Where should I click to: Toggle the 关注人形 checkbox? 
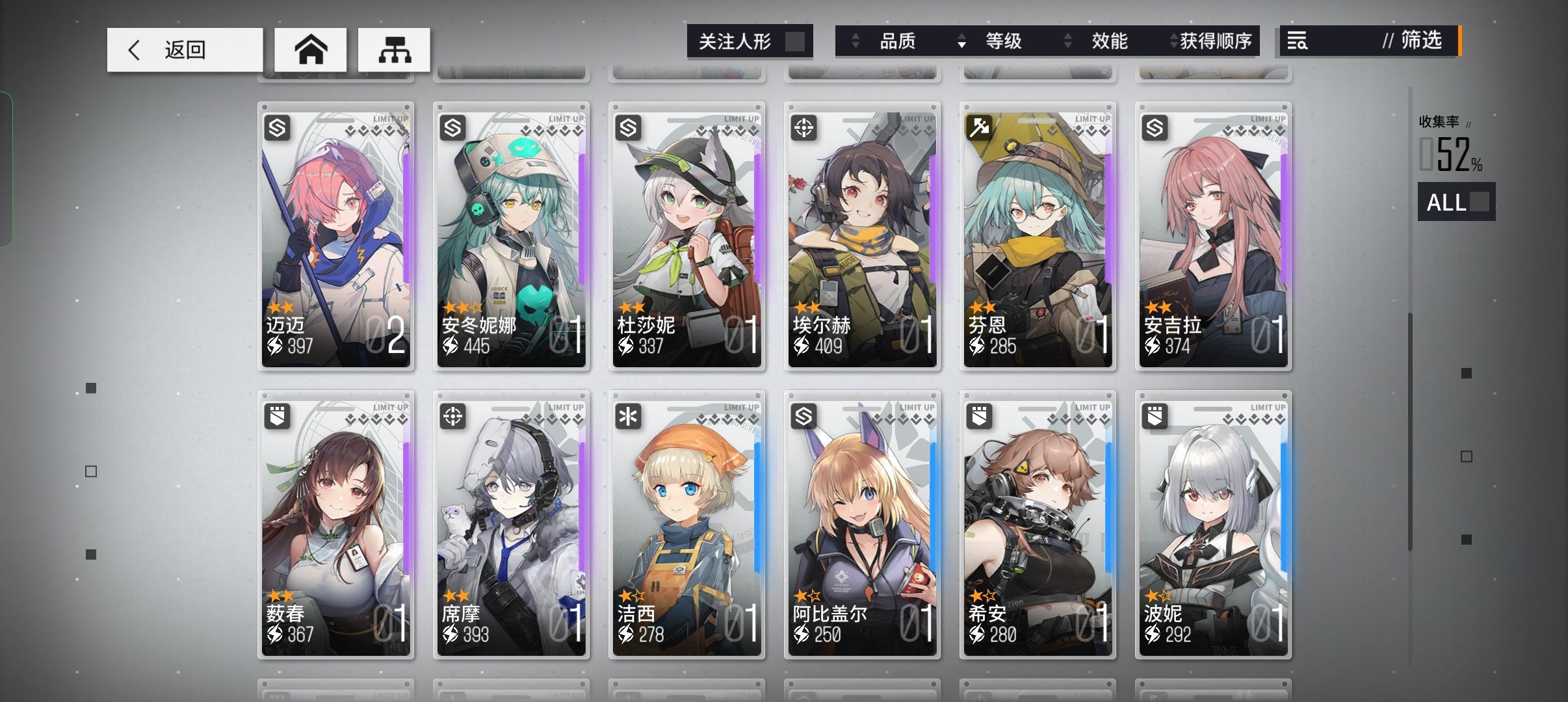pyautogui.click(x=796, y=40)
